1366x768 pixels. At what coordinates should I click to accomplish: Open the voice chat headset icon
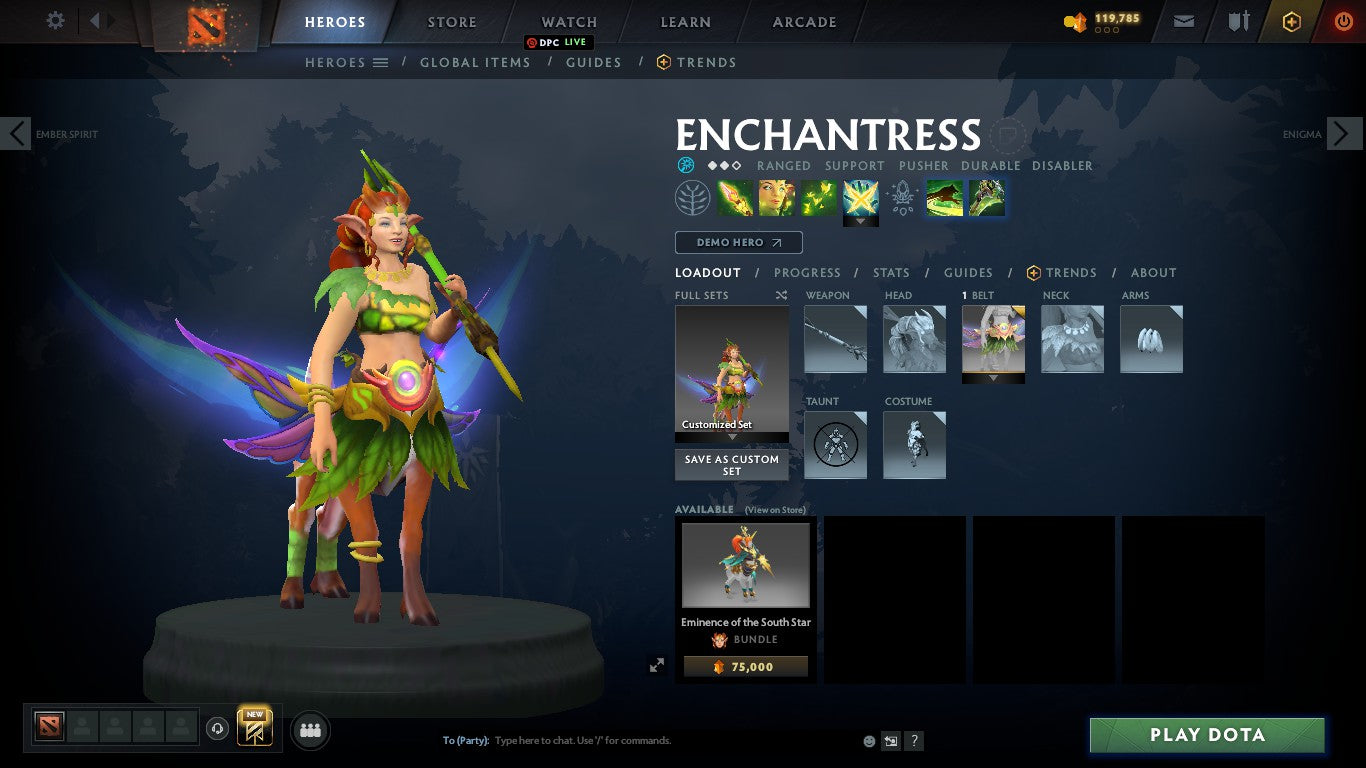click(x=218, y=729)
